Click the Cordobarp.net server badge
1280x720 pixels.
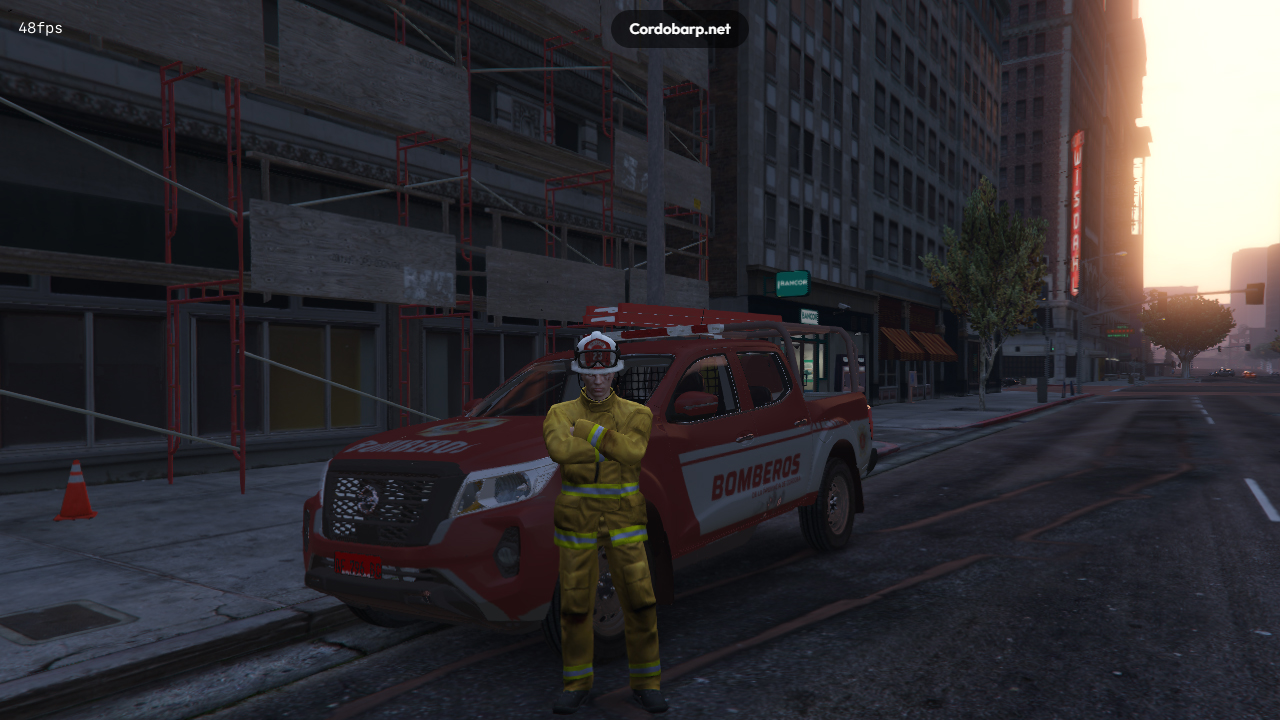coord(680,29)
